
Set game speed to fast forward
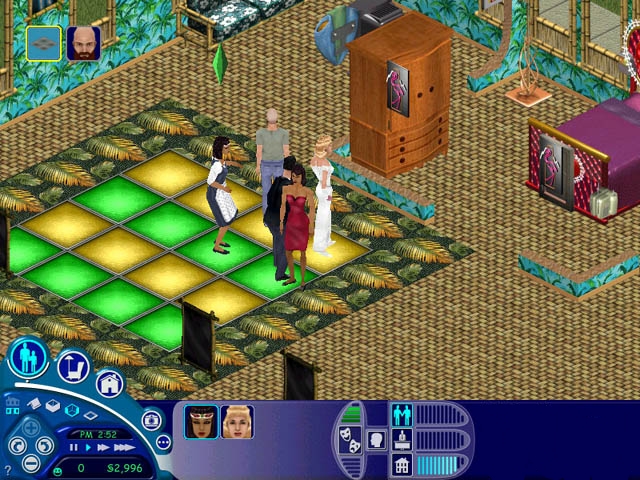click(x=102, y=448)
